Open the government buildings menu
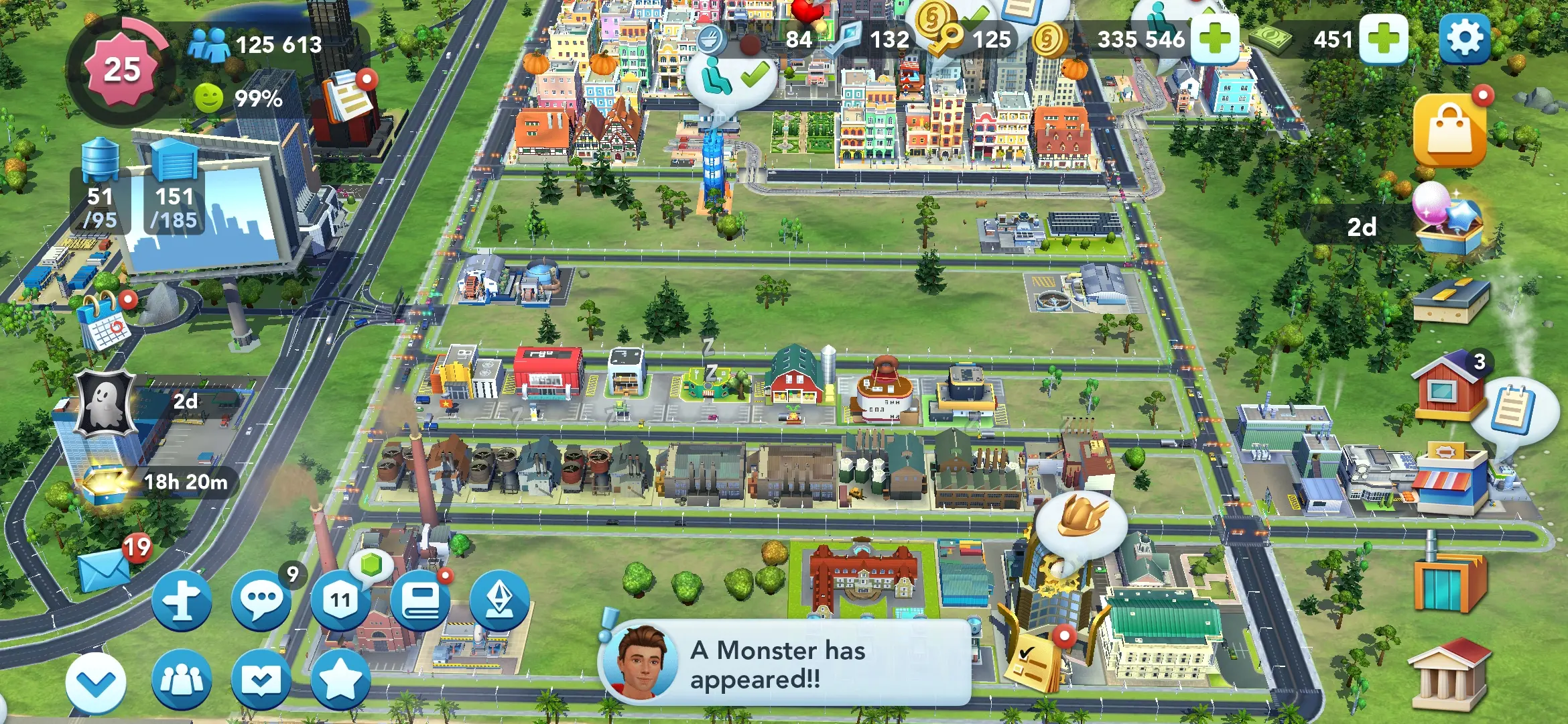This screenshot has width=1568, height=724. coord(1449,675)
